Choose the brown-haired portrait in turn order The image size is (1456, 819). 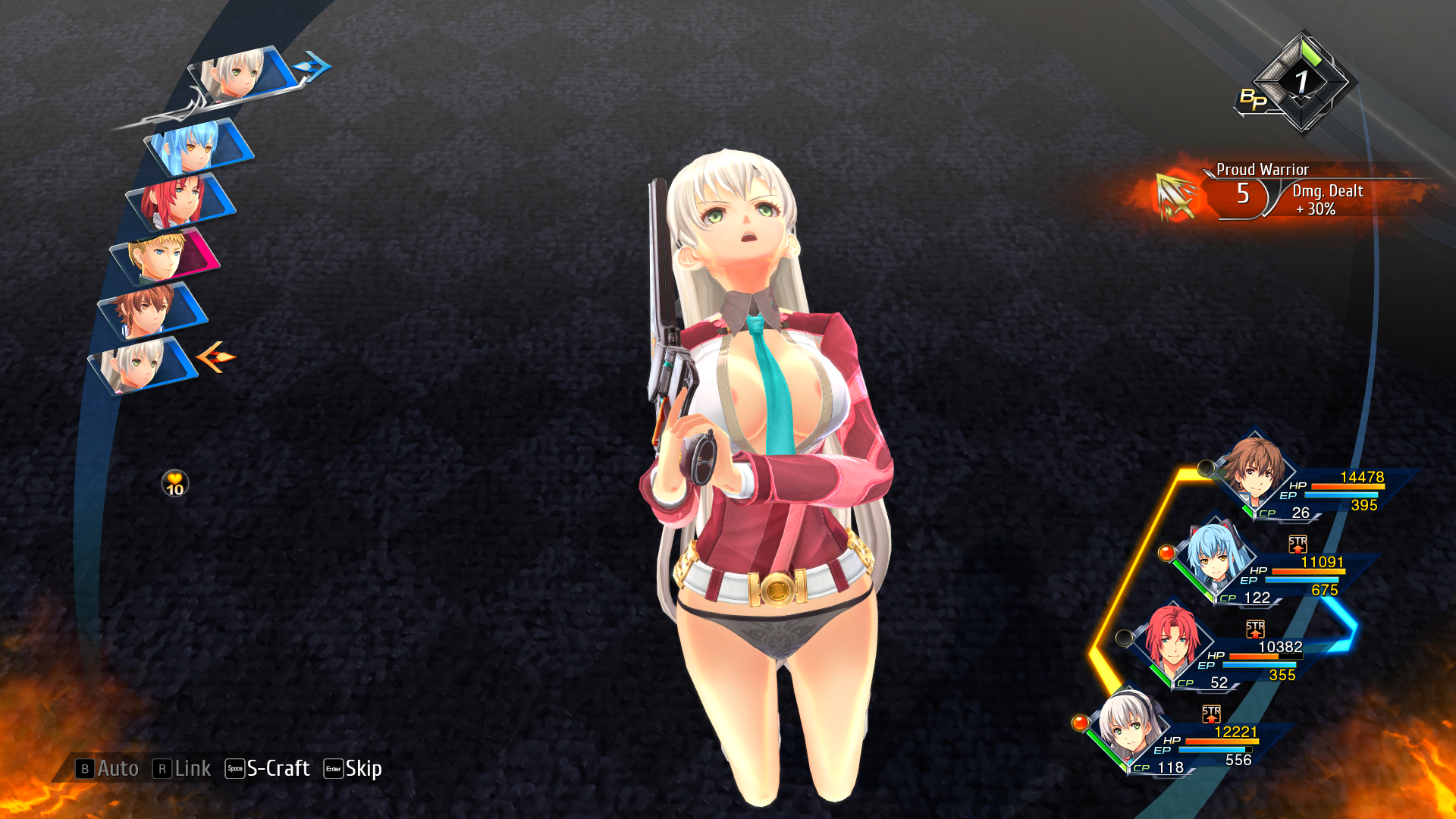click(x=149, y=311)
